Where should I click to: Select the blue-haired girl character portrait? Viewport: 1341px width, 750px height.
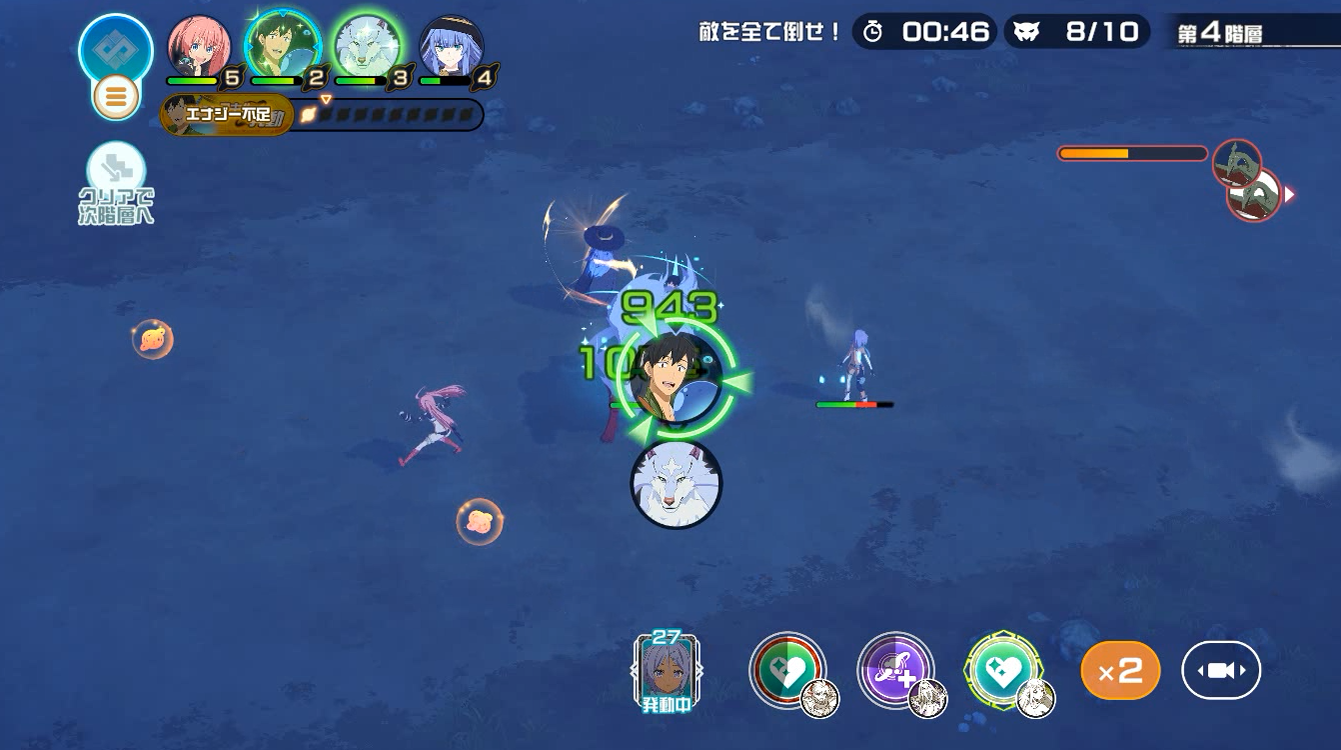[x=451, y=46]
